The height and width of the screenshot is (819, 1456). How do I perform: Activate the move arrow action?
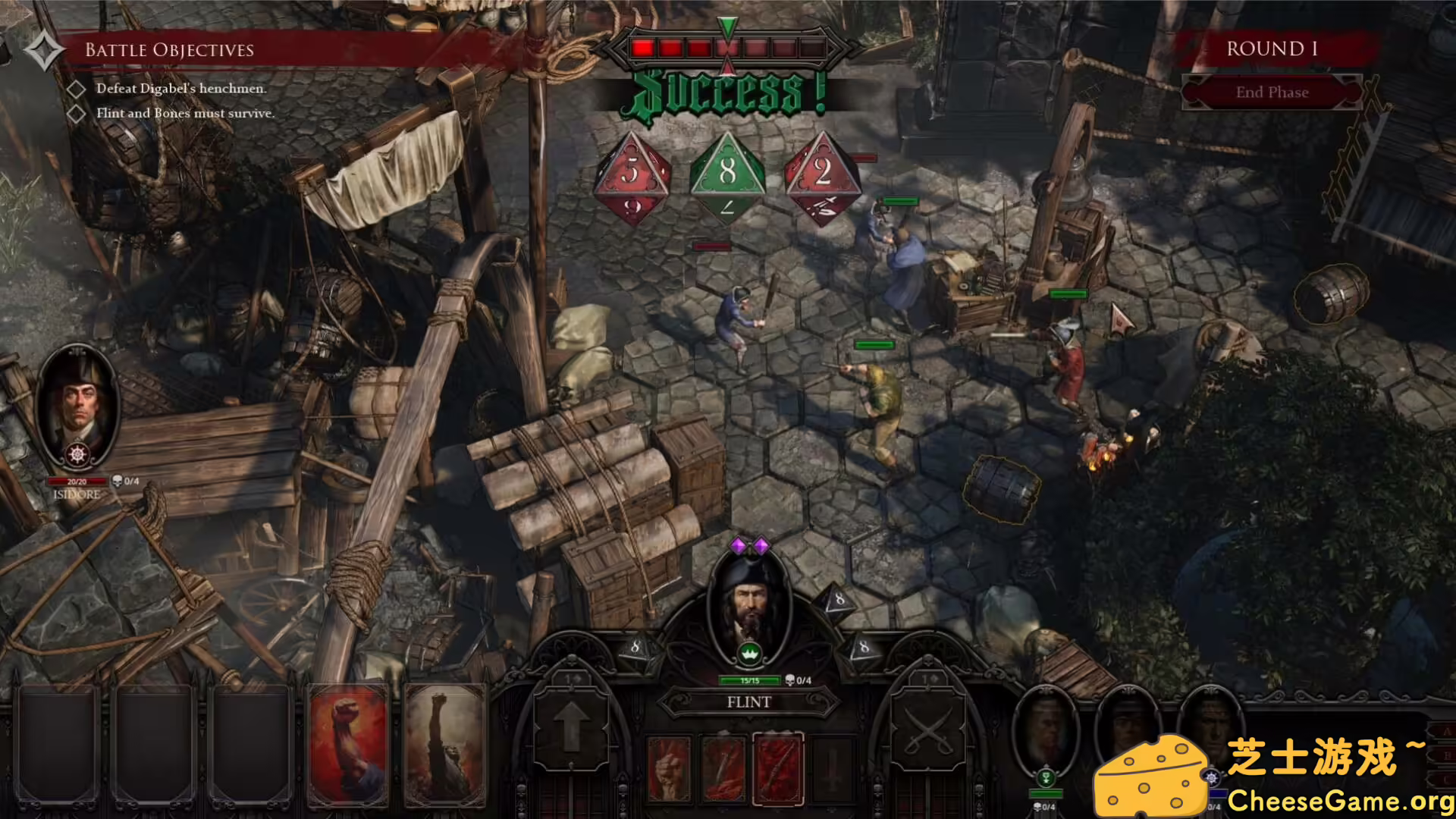pyautogui.click(x=570, y=728)
